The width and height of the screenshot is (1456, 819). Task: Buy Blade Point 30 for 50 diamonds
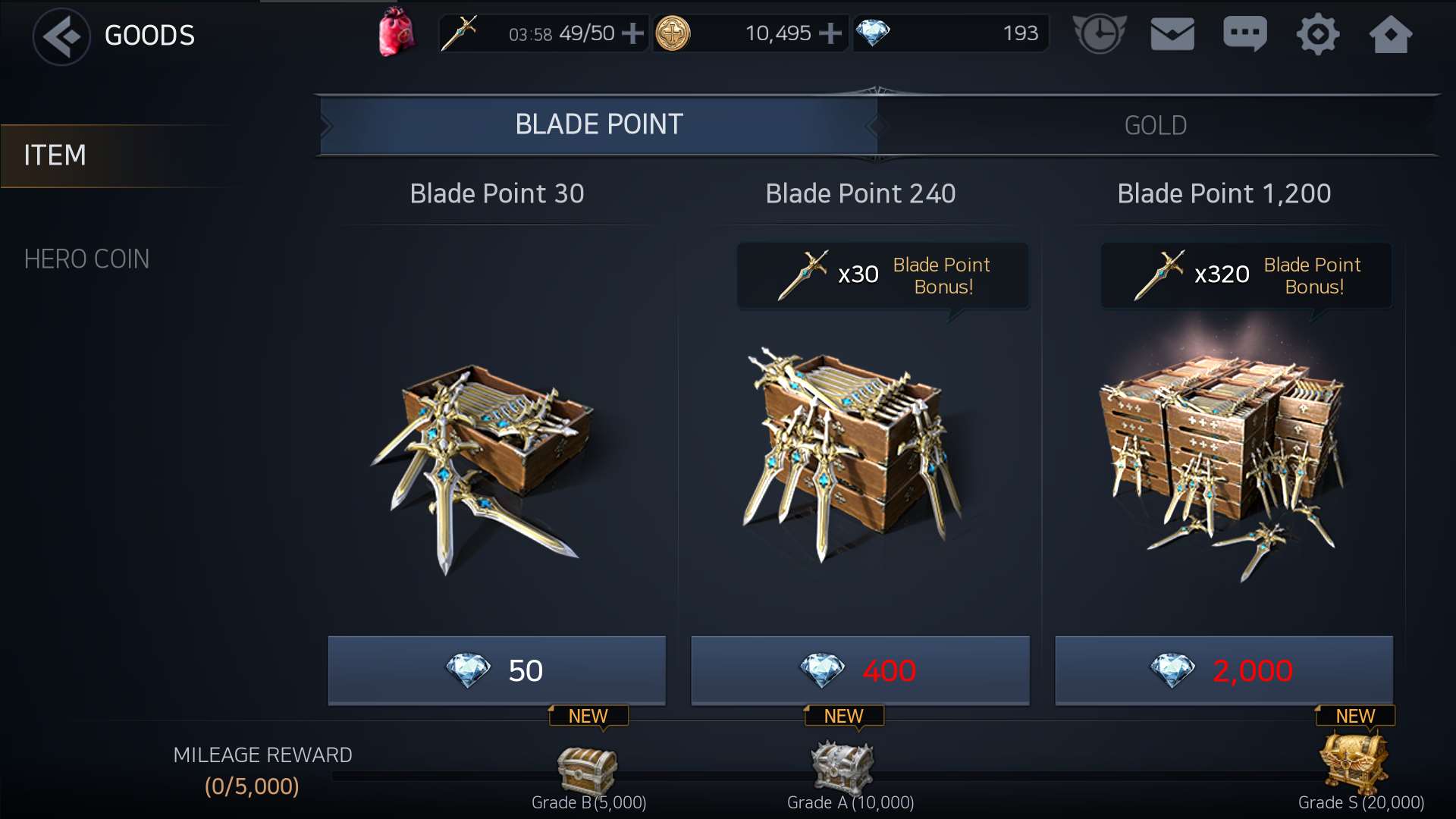(x=497, y=670)
